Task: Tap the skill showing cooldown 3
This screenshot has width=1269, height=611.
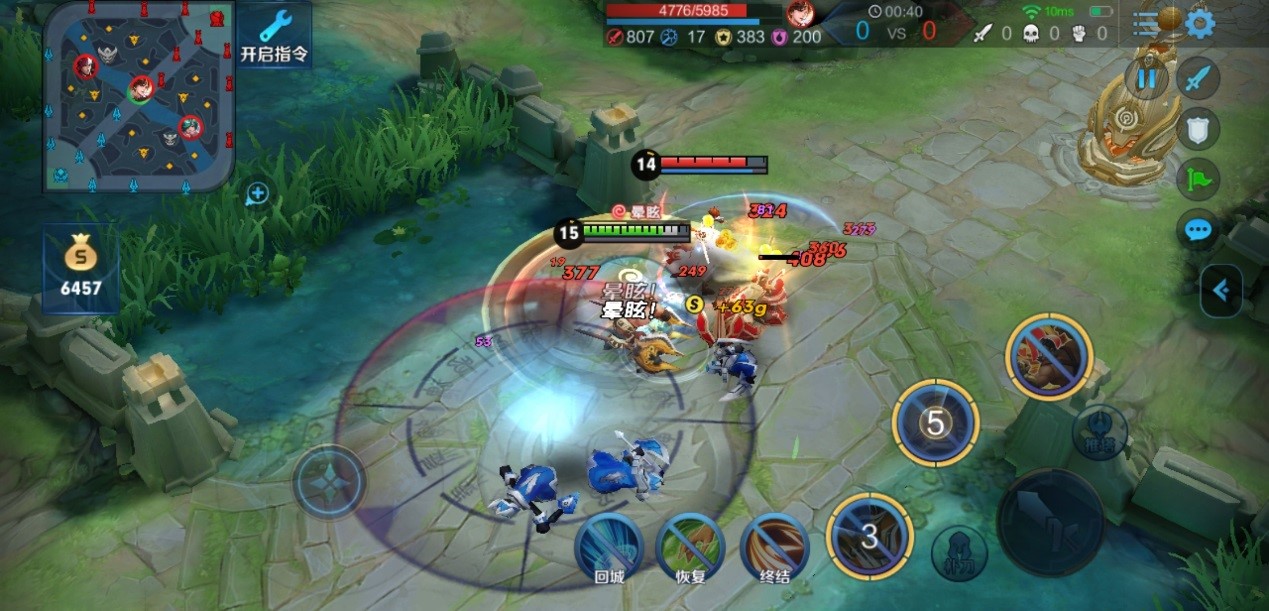Action: (869, 536)
